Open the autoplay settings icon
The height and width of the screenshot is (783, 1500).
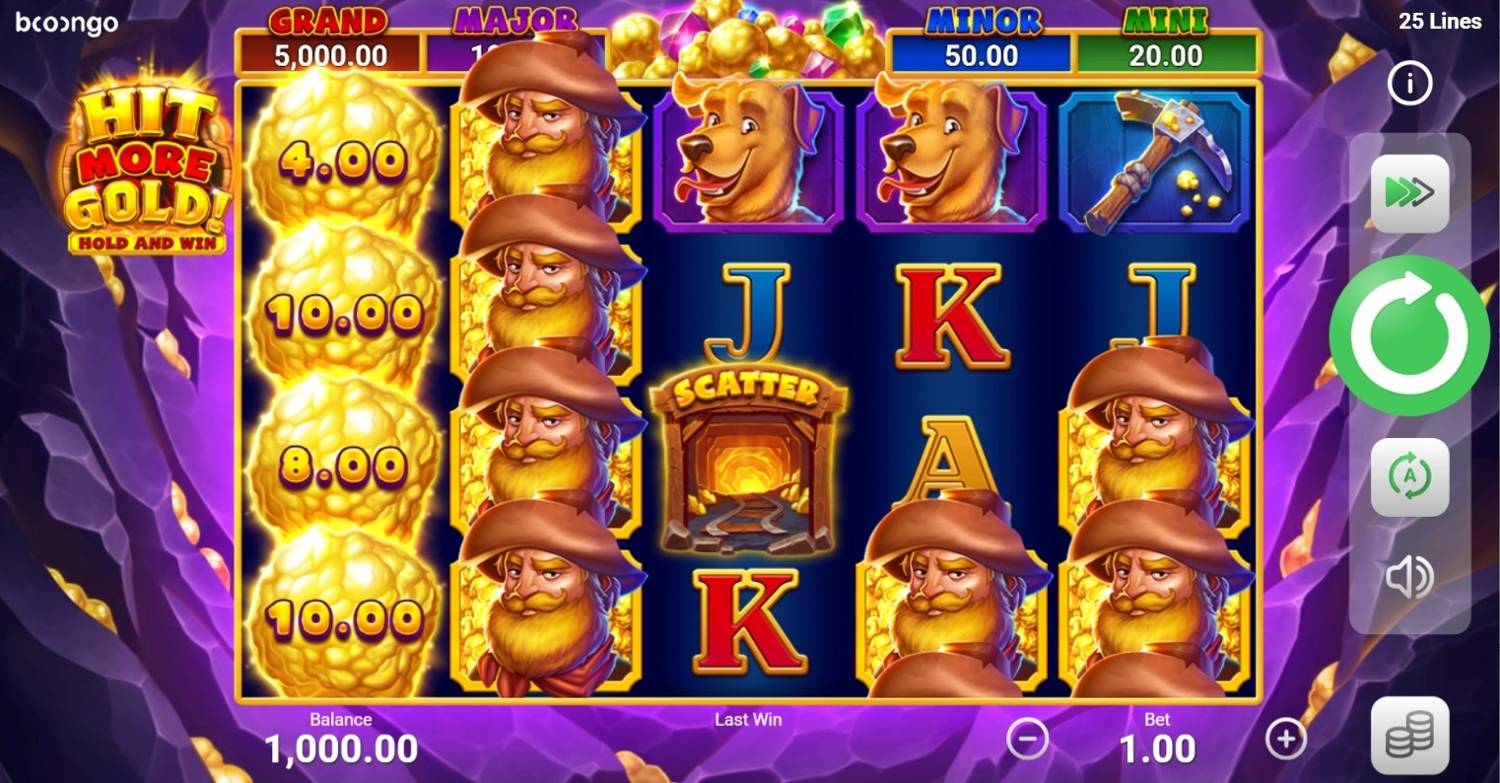point(1408,477)
